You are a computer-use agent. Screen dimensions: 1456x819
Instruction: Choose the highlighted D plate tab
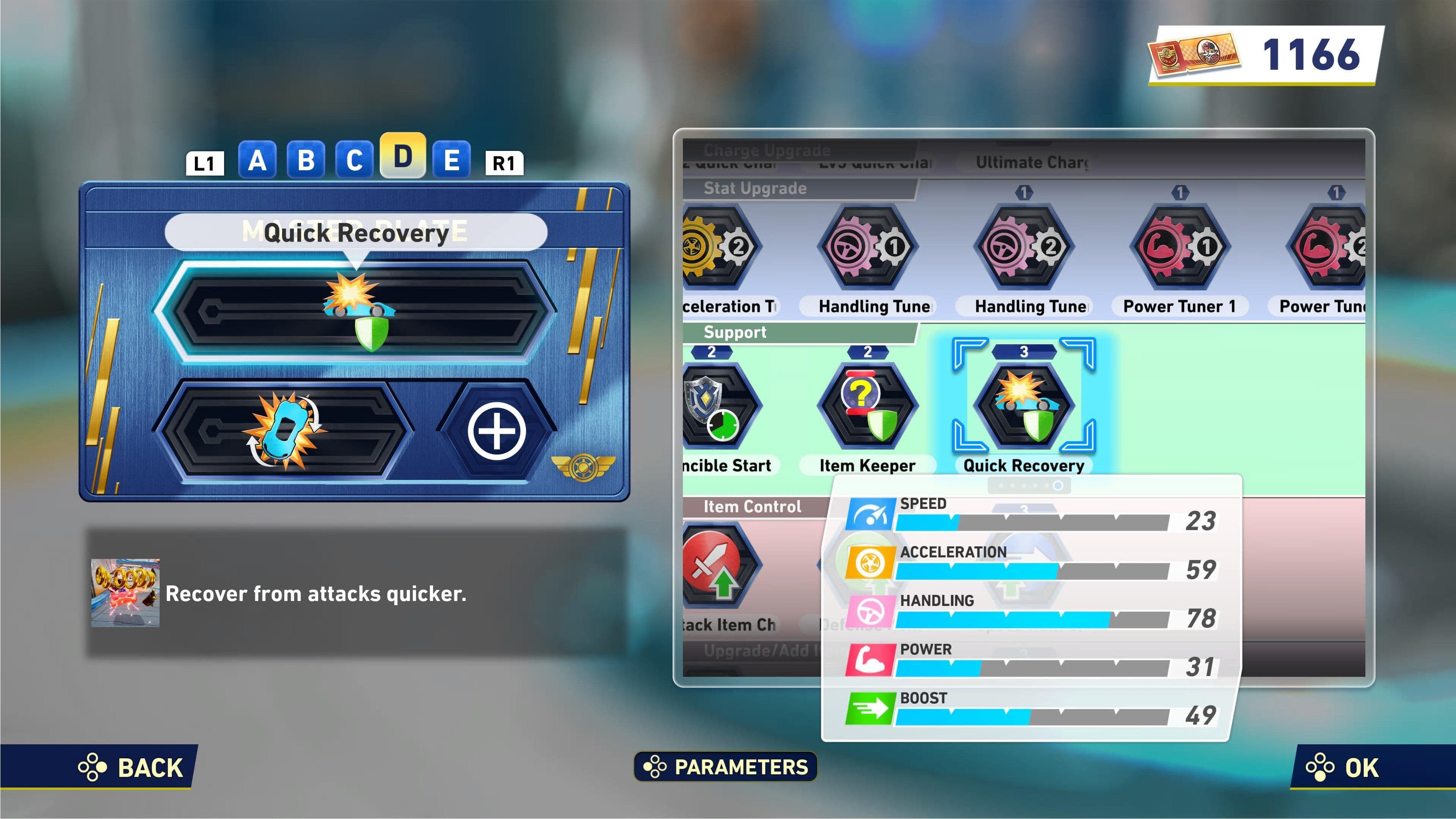(x=402, y=157)
